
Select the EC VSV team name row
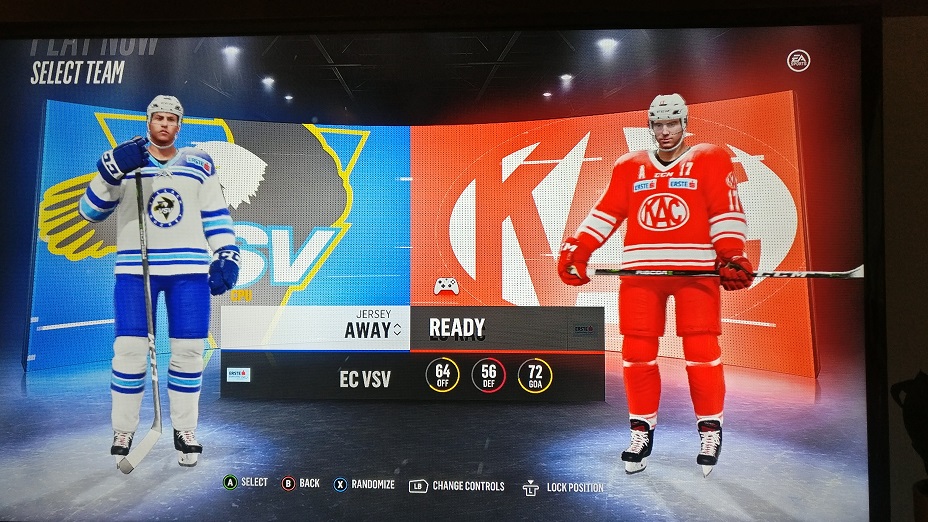pos(364,379)
